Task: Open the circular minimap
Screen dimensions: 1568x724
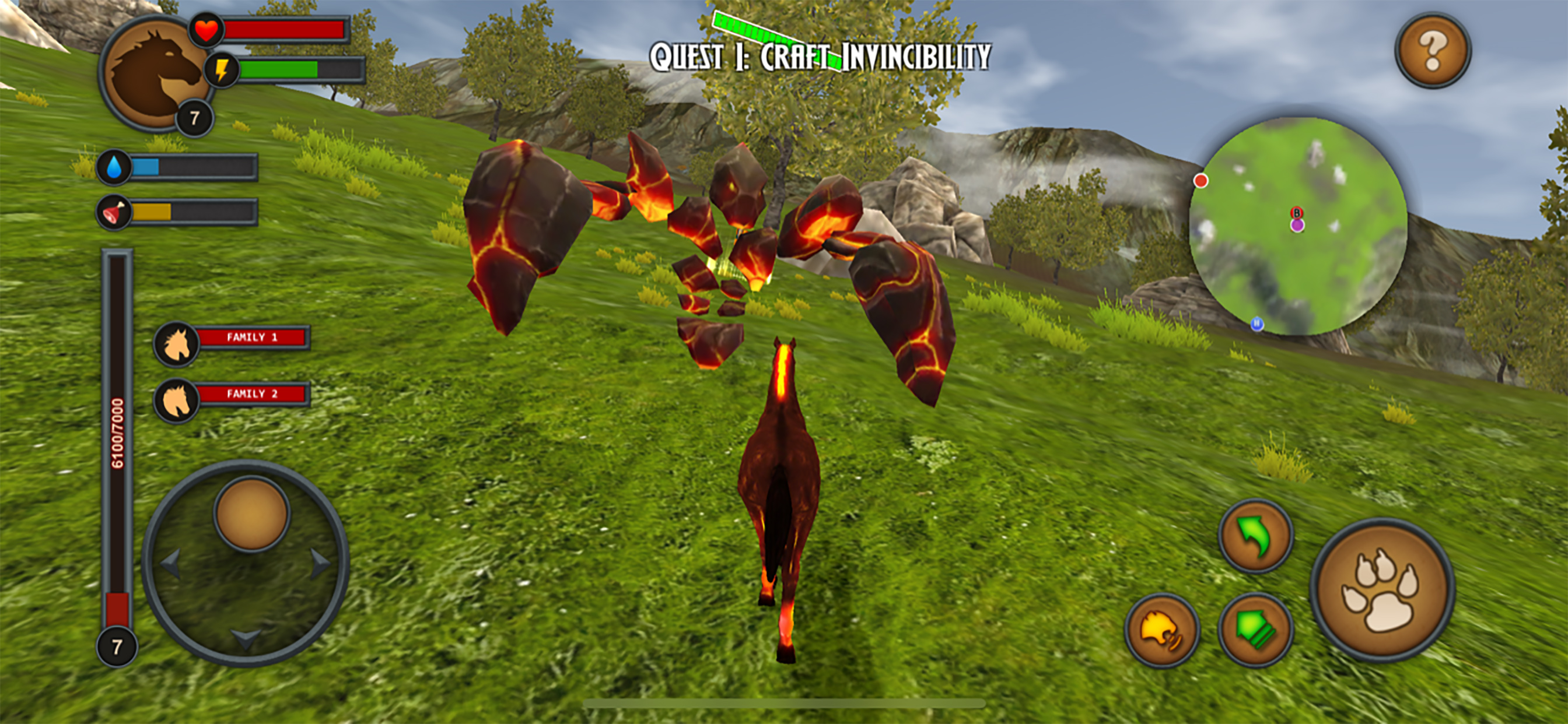Action: pos(1298,226)
